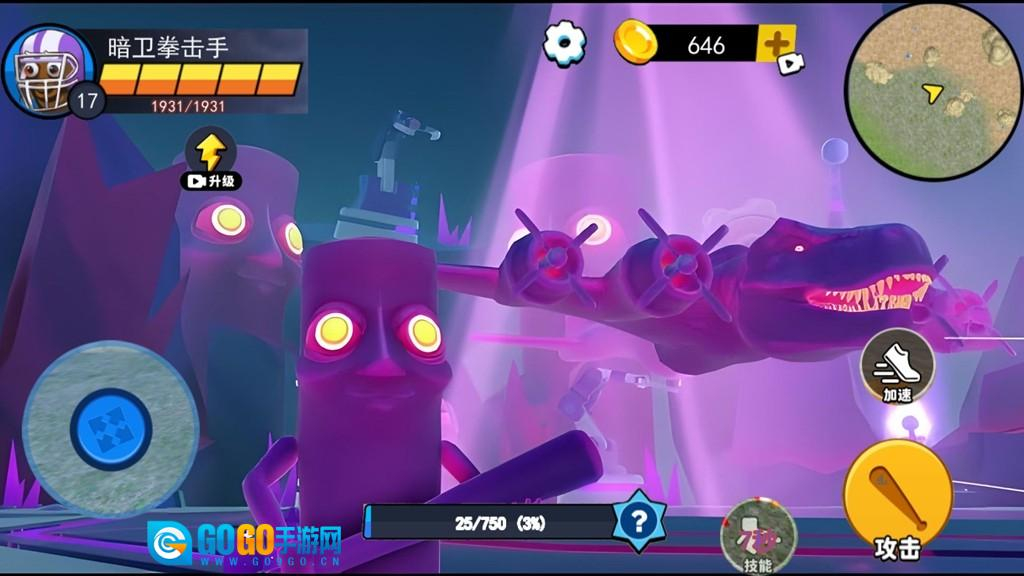
Task: Open the helmeted player avatar profile
Action: pyautogui.click(x=46, y=69)
